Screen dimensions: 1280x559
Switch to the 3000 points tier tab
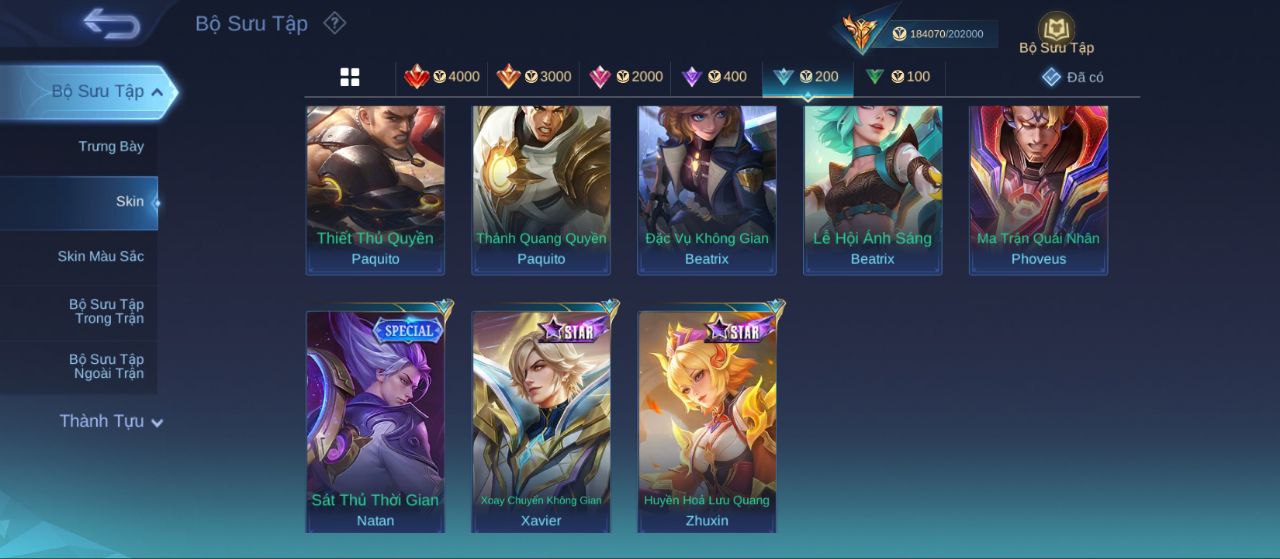(x=534, y=77)
